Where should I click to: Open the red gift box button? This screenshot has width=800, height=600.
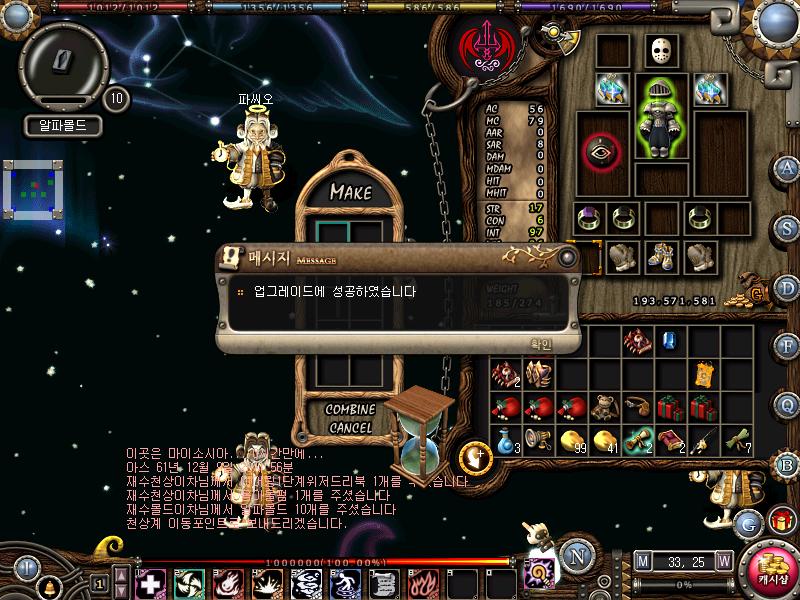click(780, 521)
